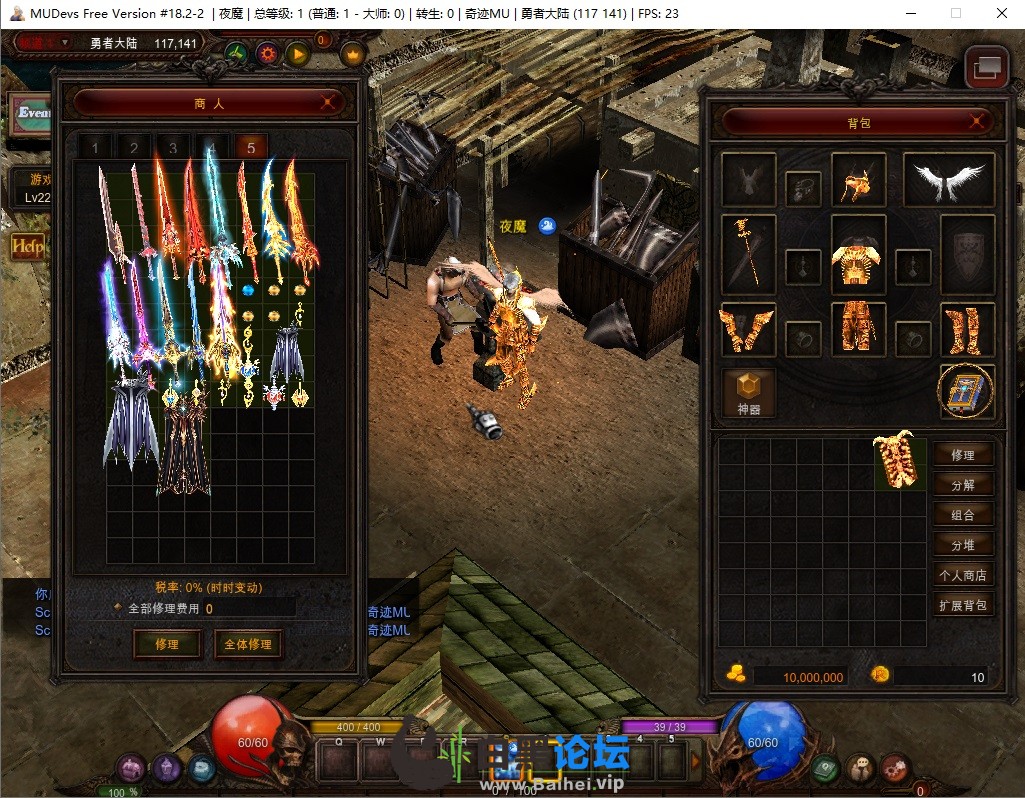Open the 神器 artifact button
Image resolution: width=1025 pixels, height=798 pixels.
[749, 390]
